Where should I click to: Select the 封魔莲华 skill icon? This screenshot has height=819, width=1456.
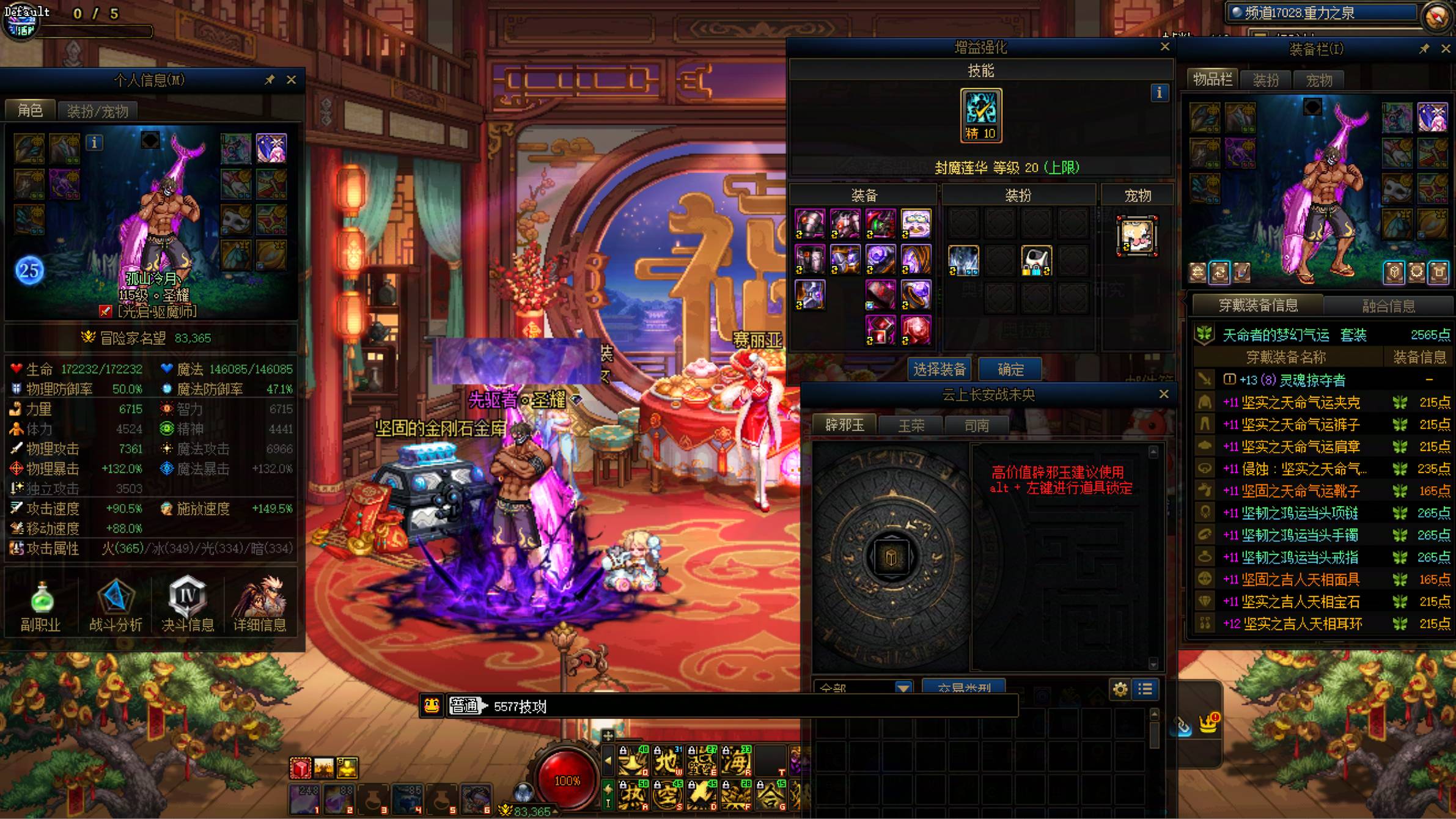click(981, 115)
